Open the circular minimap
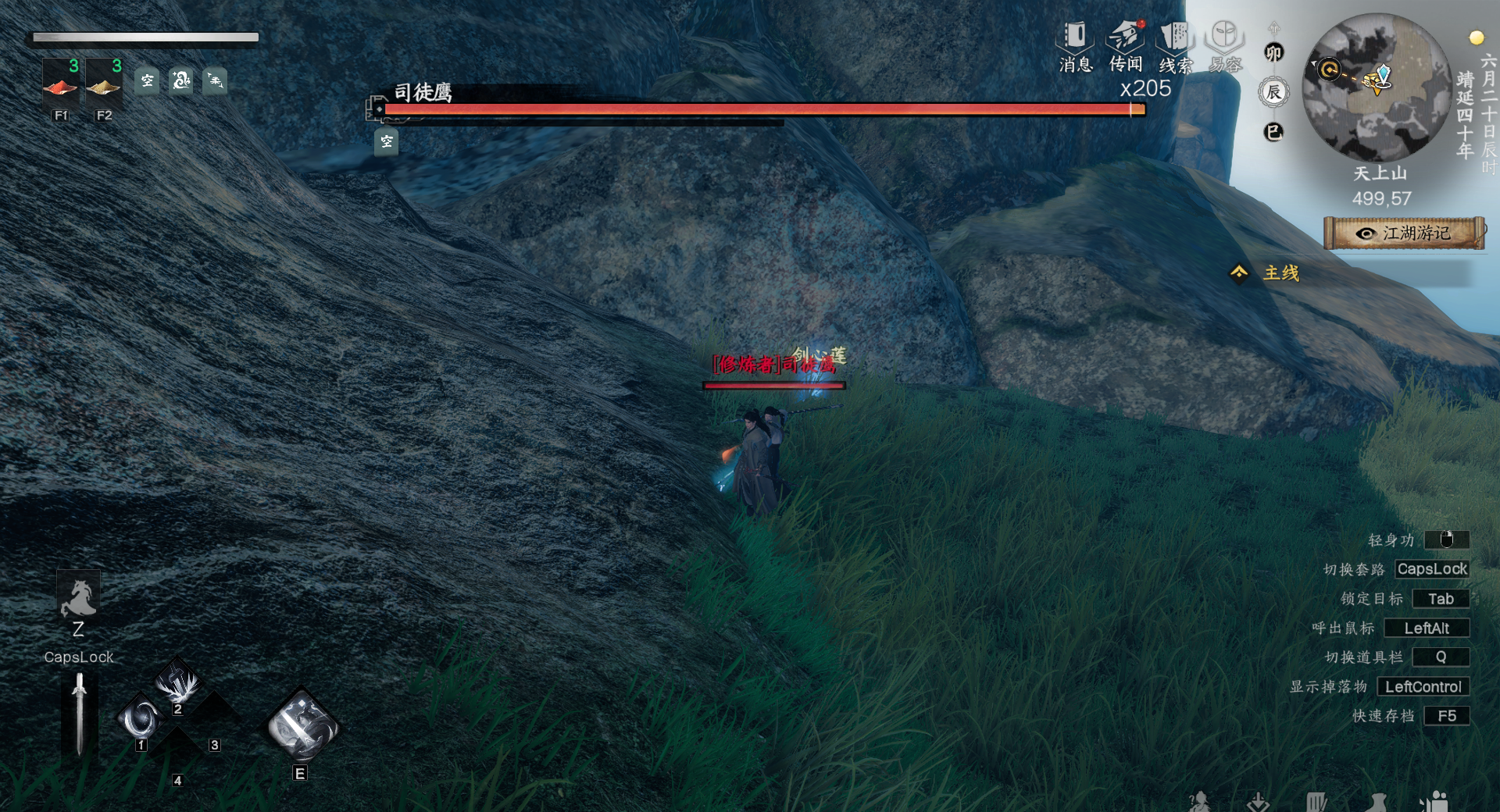This screenshot has height=812, width=1500. point(1377,87)
